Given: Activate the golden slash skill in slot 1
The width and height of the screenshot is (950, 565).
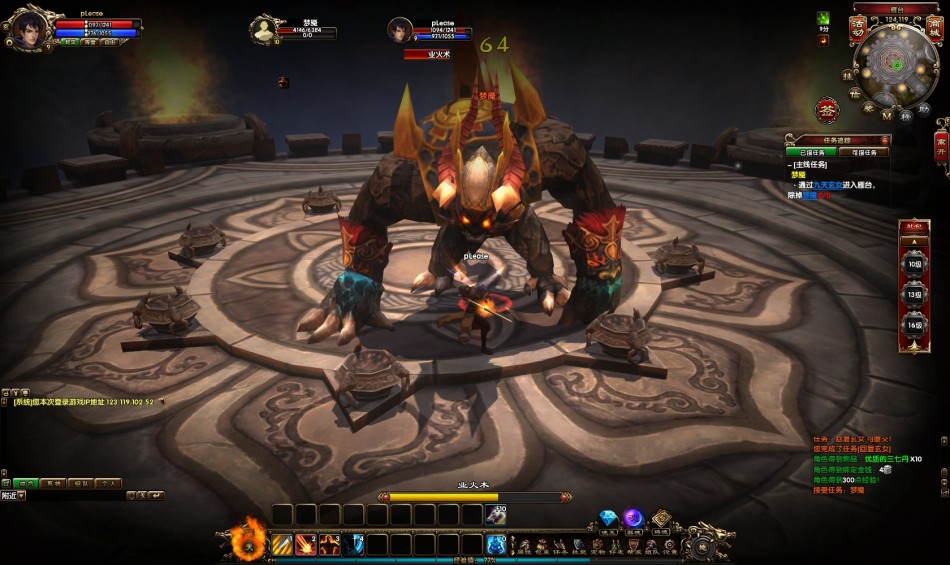Looking at the screenshot, I should click(282, 545).
